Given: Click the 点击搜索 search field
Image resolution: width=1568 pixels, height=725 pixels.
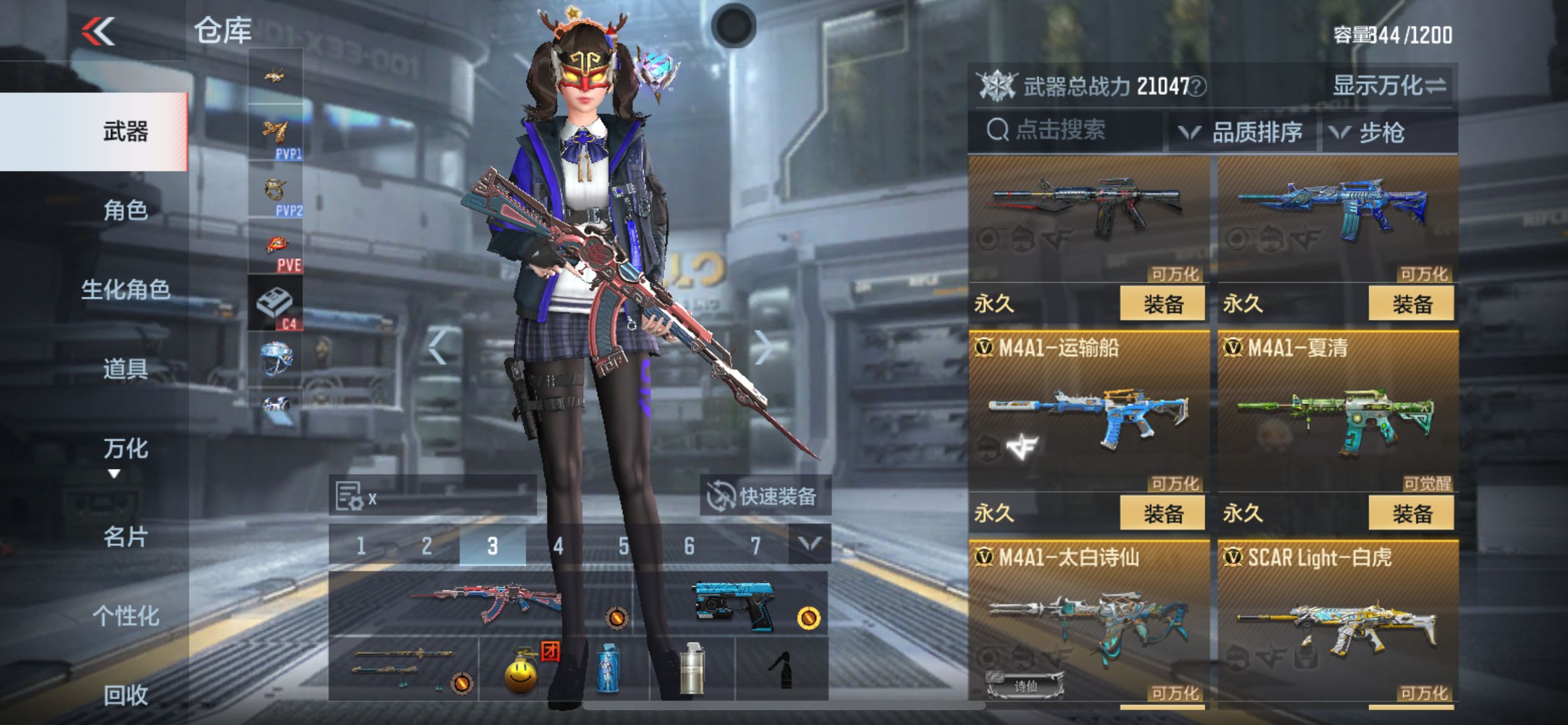Looking at the screenshot, I should pyautogui.click(x=1065, y=130).
